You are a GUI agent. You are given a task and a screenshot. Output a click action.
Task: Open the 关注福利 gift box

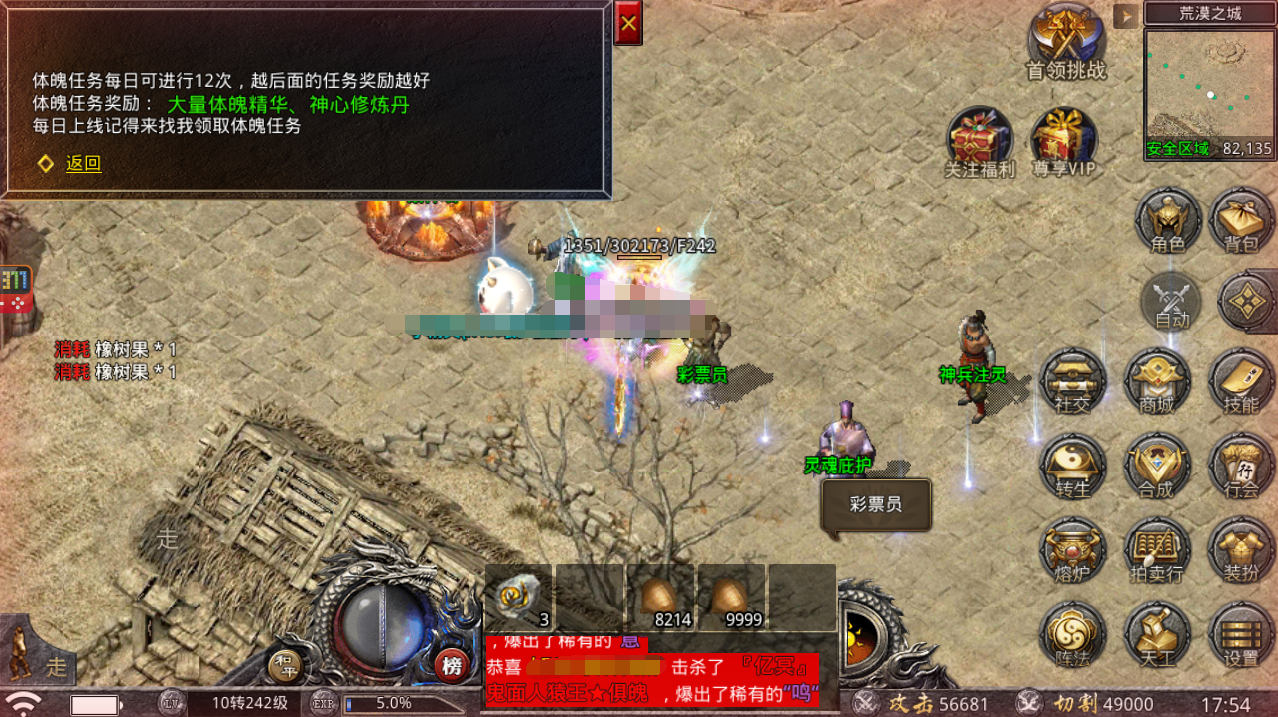tap(980, 141)
